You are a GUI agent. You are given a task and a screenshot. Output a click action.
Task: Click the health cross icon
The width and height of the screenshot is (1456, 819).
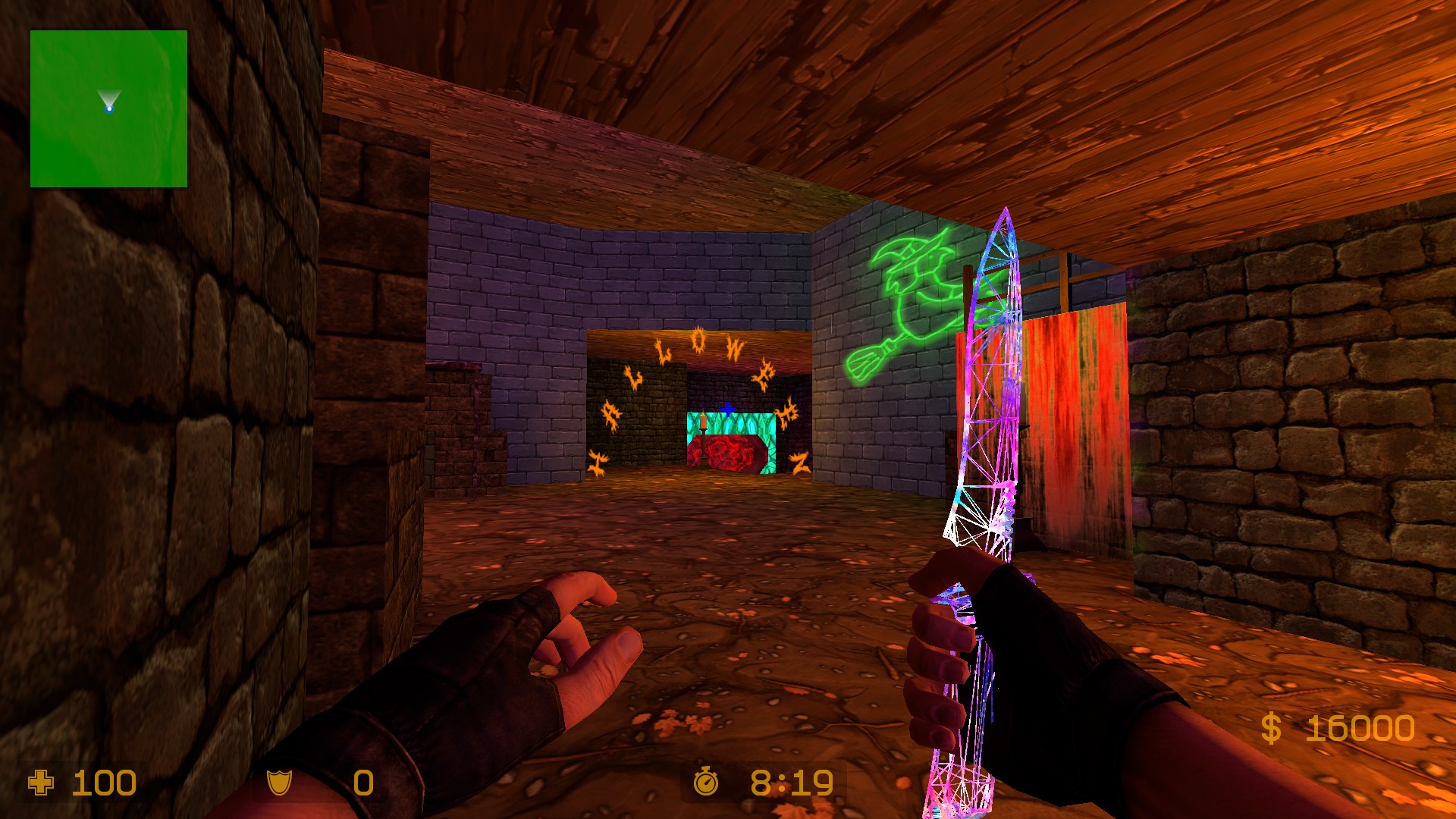42,781
